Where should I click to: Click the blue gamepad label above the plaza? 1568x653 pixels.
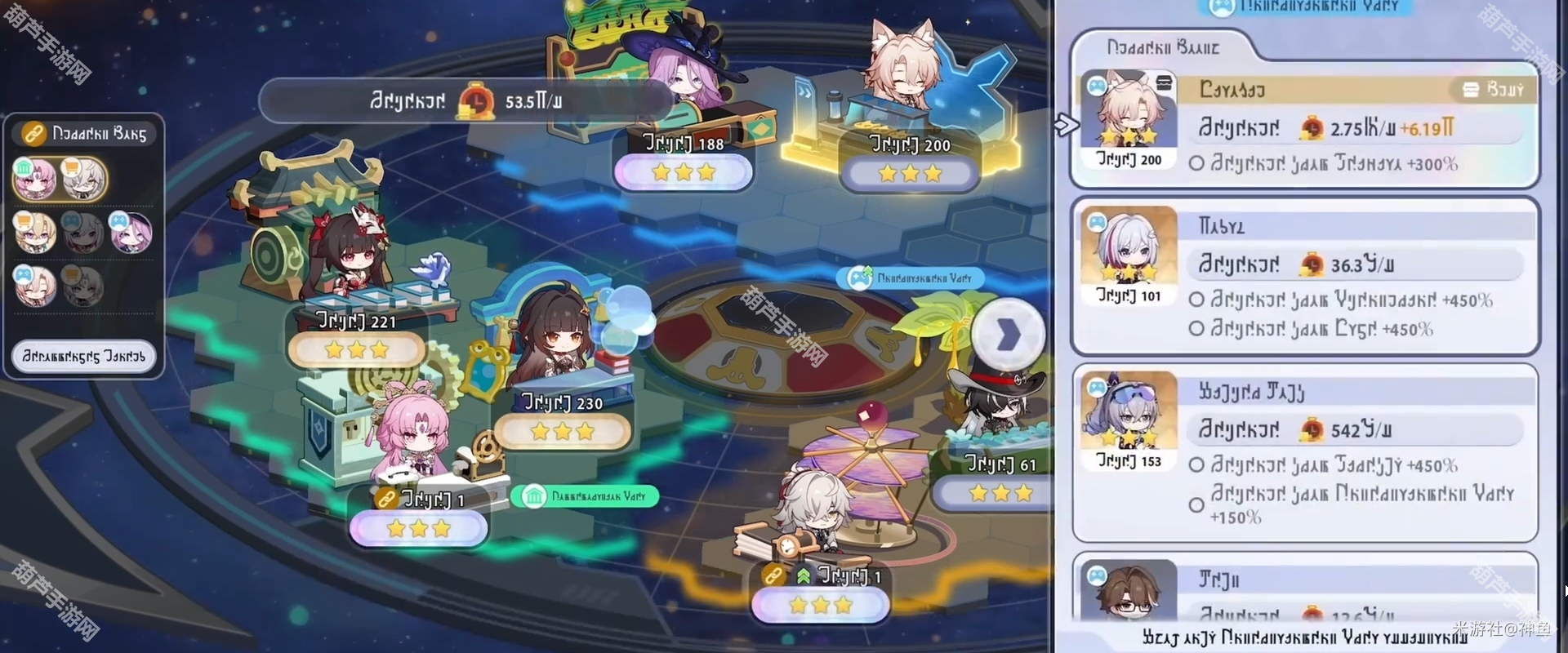pyautogui.click(x=910, y=278)
